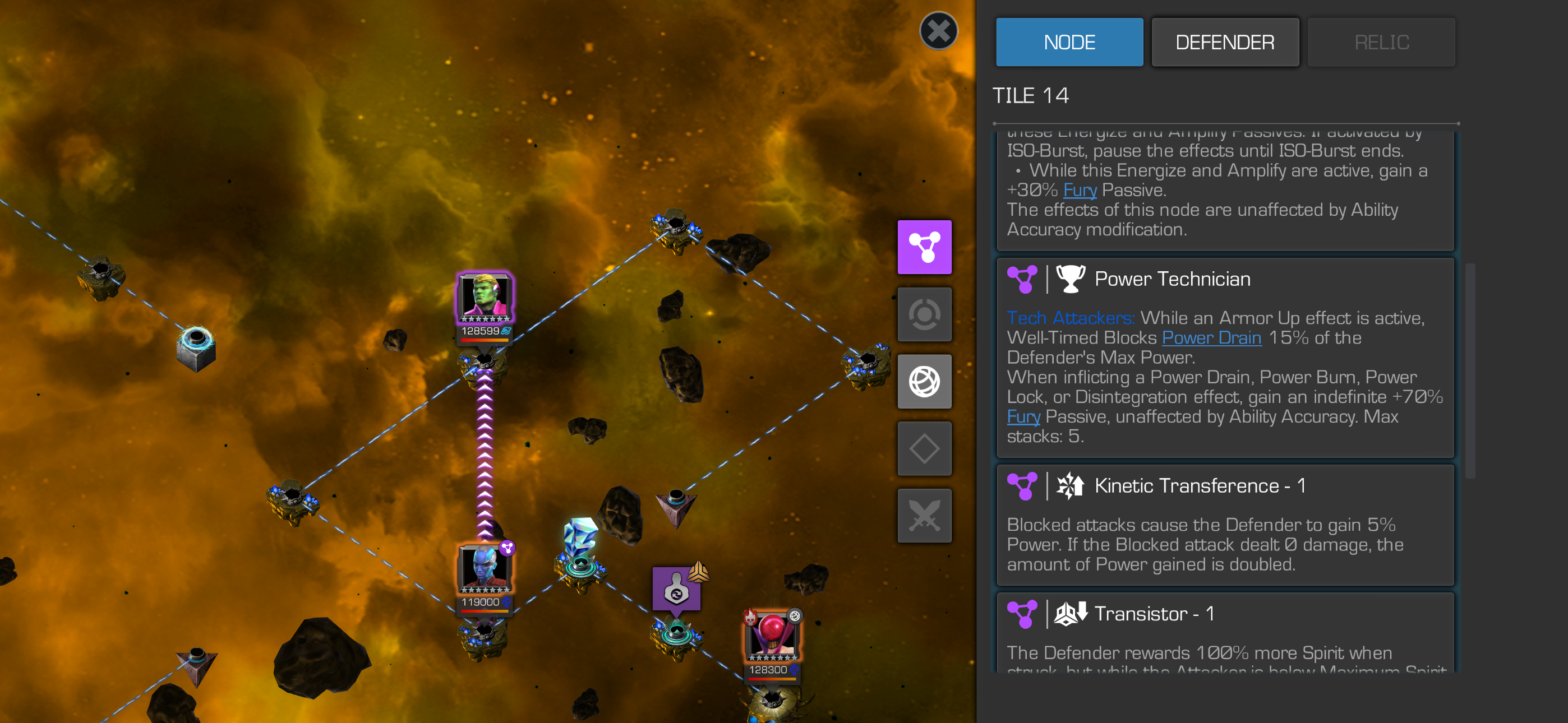Open the DEFENDER tab

(1225, 42)
